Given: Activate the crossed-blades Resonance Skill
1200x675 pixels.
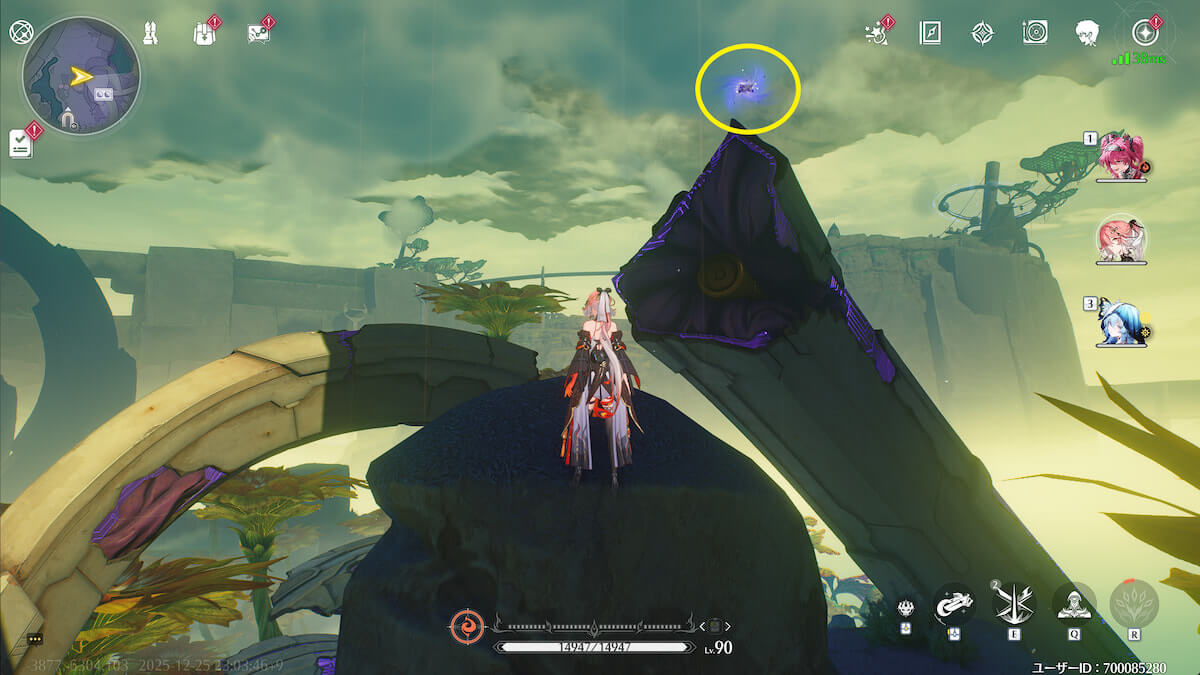Looking at the screenshot, I should point(1014,604).
